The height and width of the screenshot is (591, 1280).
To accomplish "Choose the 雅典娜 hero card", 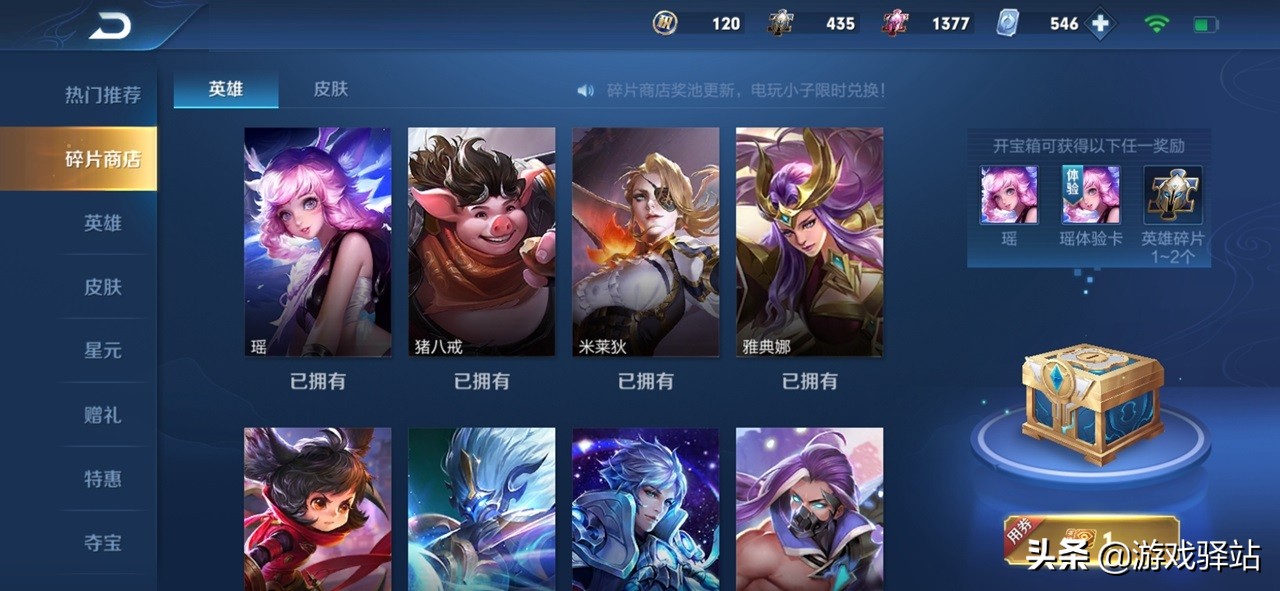I will (810, 241).
